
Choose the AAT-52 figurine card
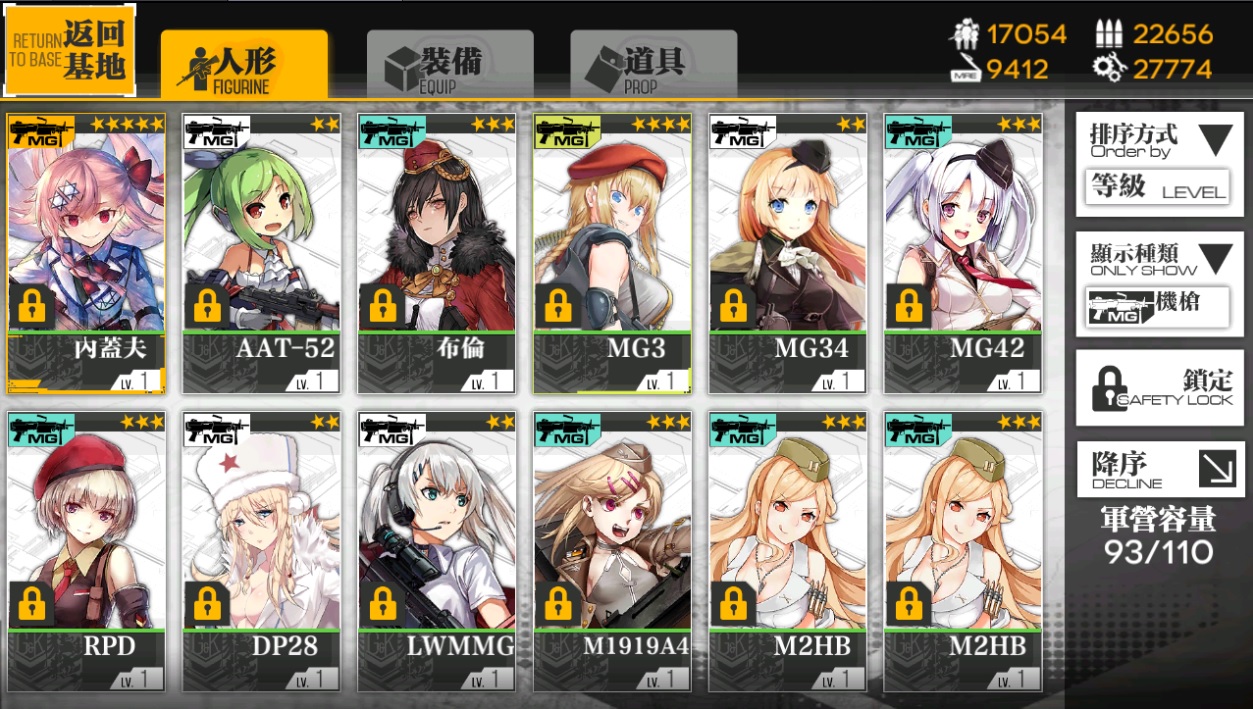click(262, 253)
